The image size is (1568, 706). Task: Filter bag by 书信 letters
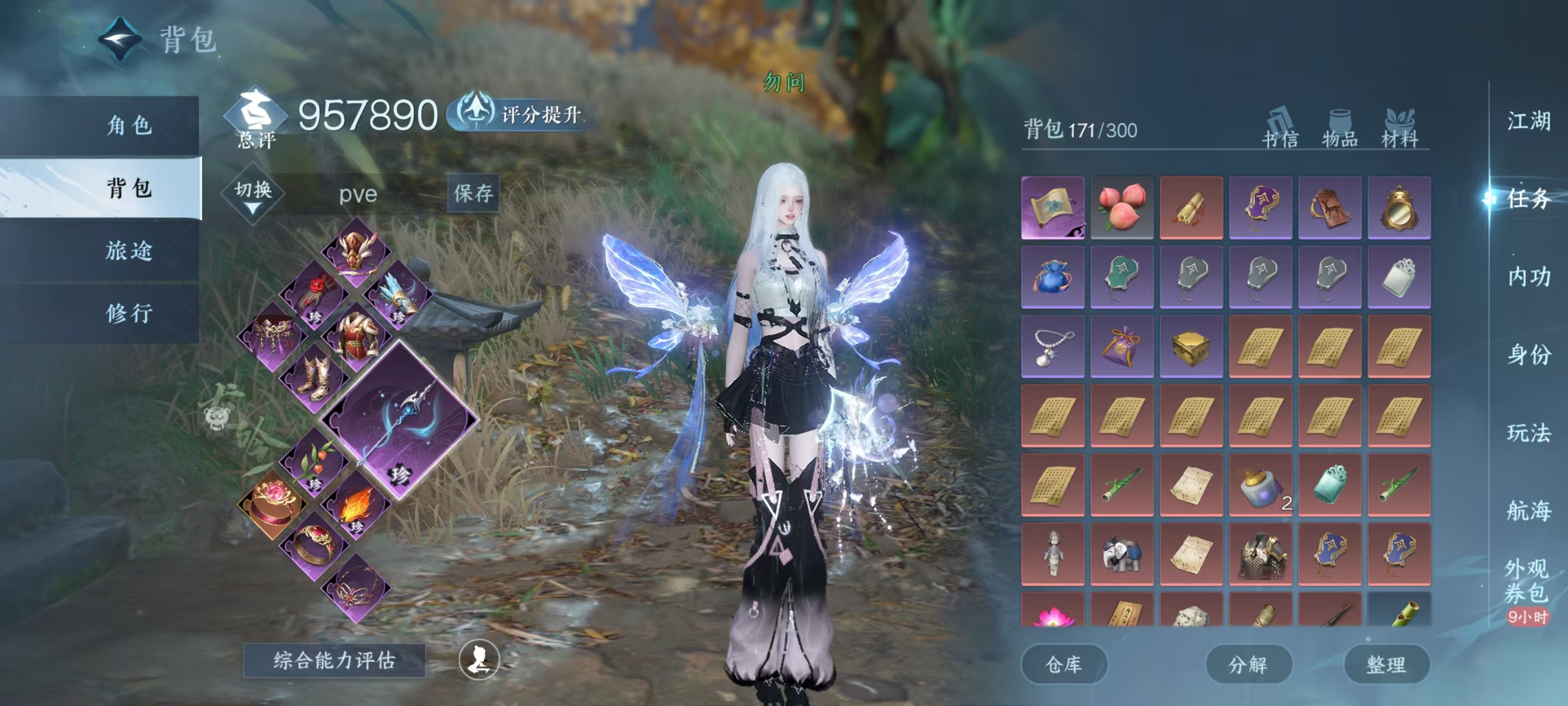click(x=1280, y=128)
